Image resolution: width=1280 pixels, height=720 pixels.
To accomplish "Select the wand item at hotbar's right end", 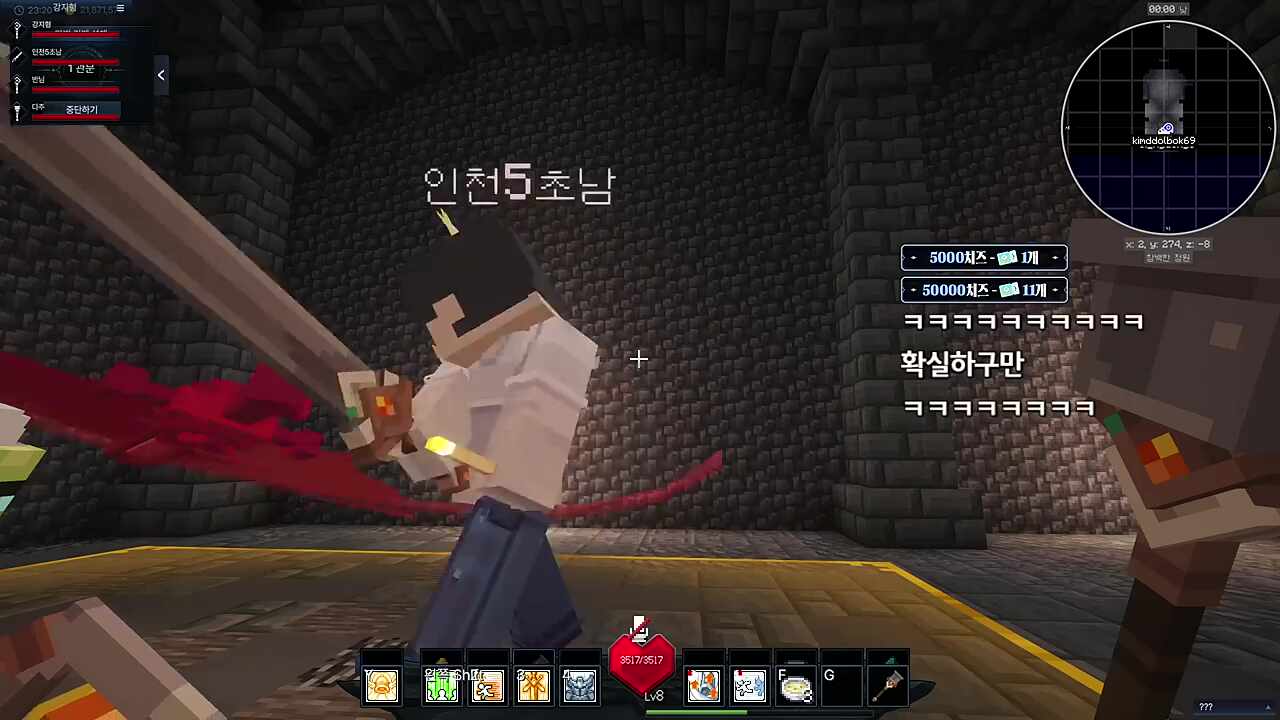I will click(x=889, y=684).
